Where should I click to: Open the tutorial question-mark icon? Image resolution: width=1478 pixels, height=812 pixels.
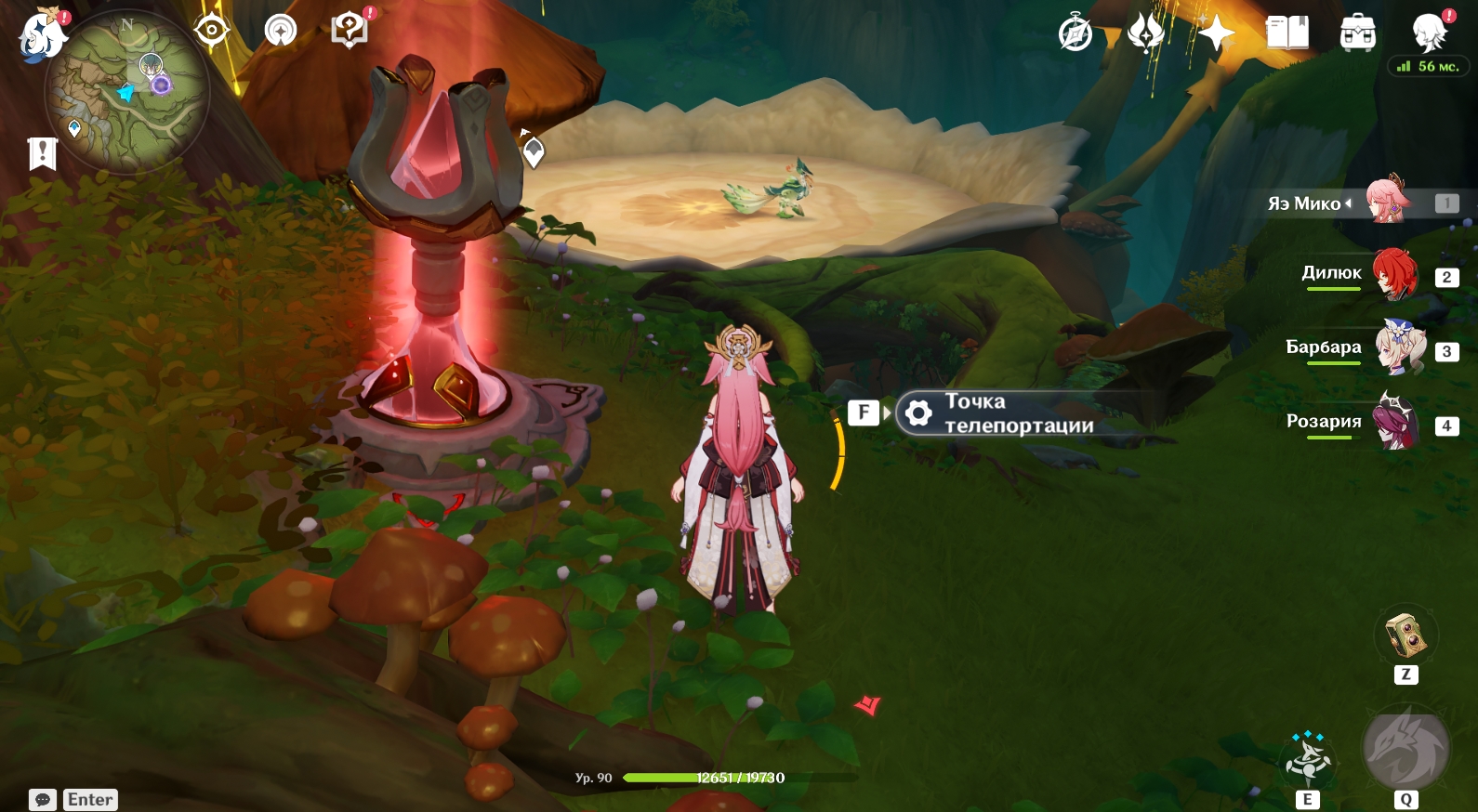[350, 31]
